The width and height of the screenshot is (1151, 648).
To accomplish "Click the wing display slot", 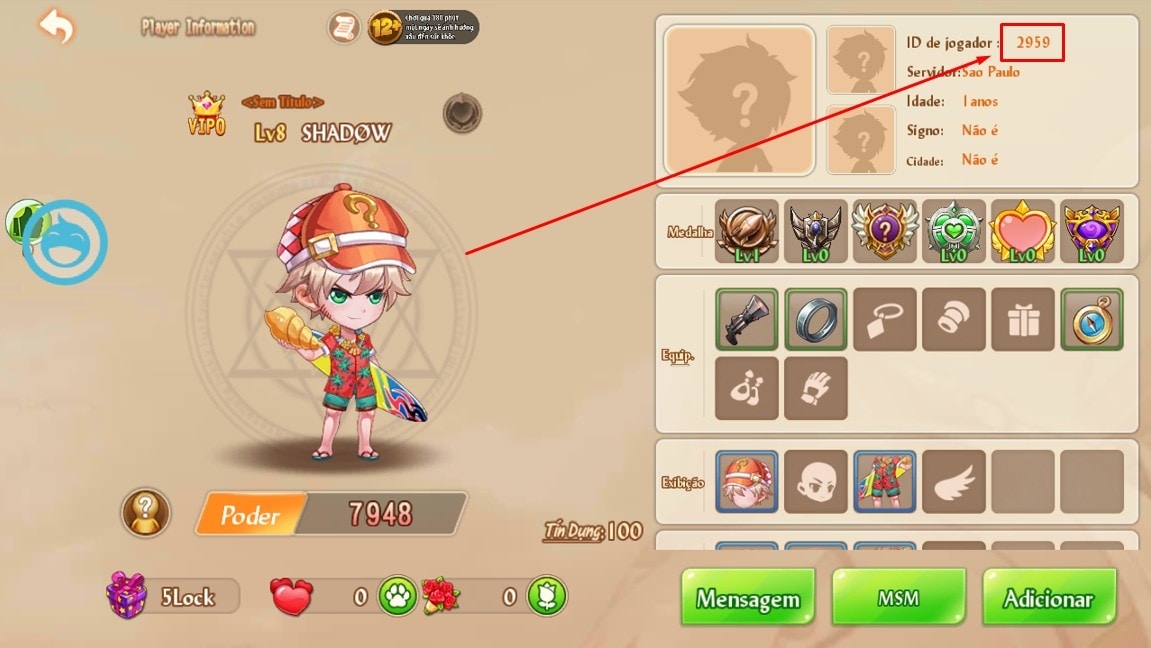I will click(x=954, y=481).
